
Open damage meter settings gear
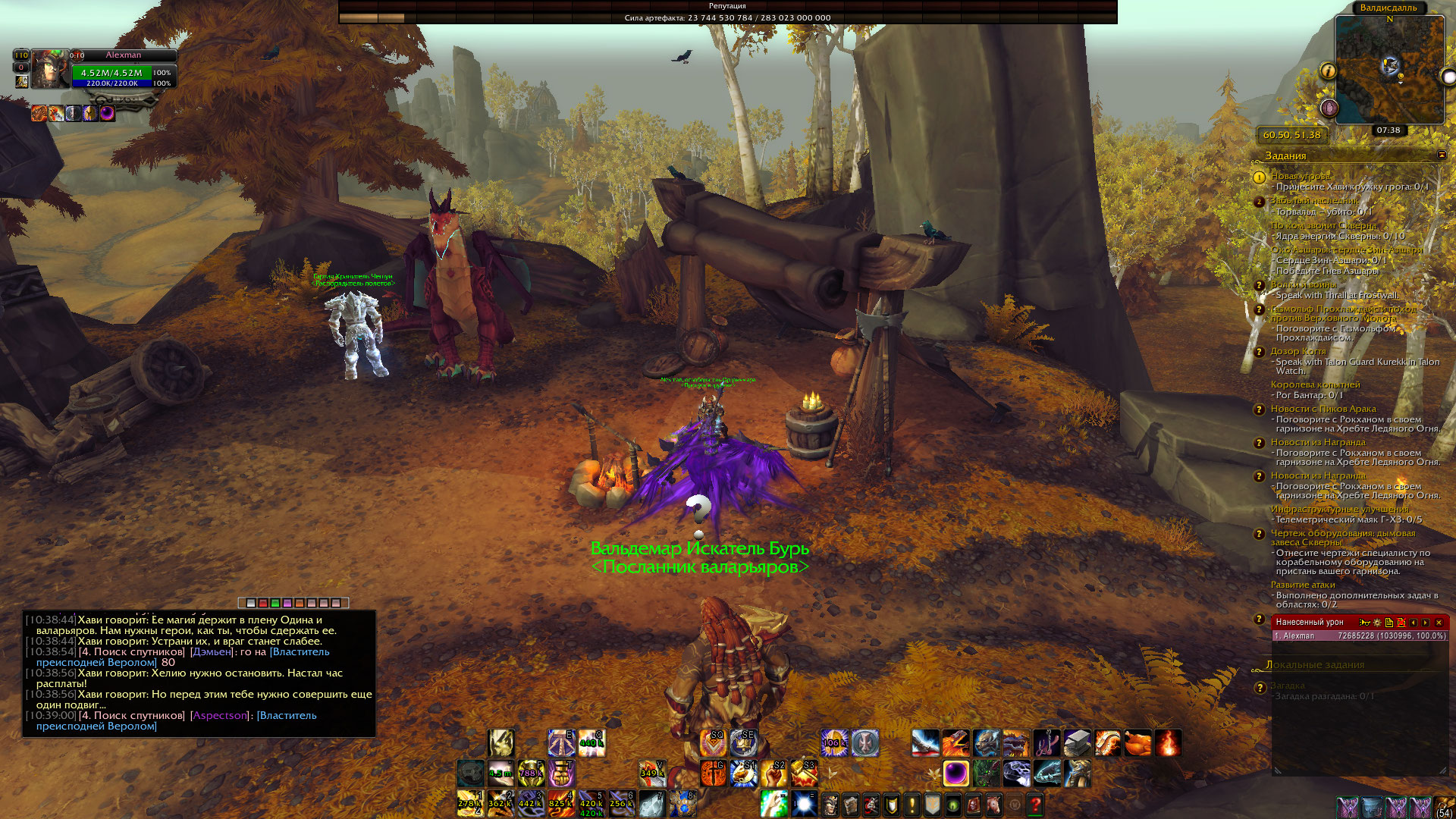point(1377,623)
